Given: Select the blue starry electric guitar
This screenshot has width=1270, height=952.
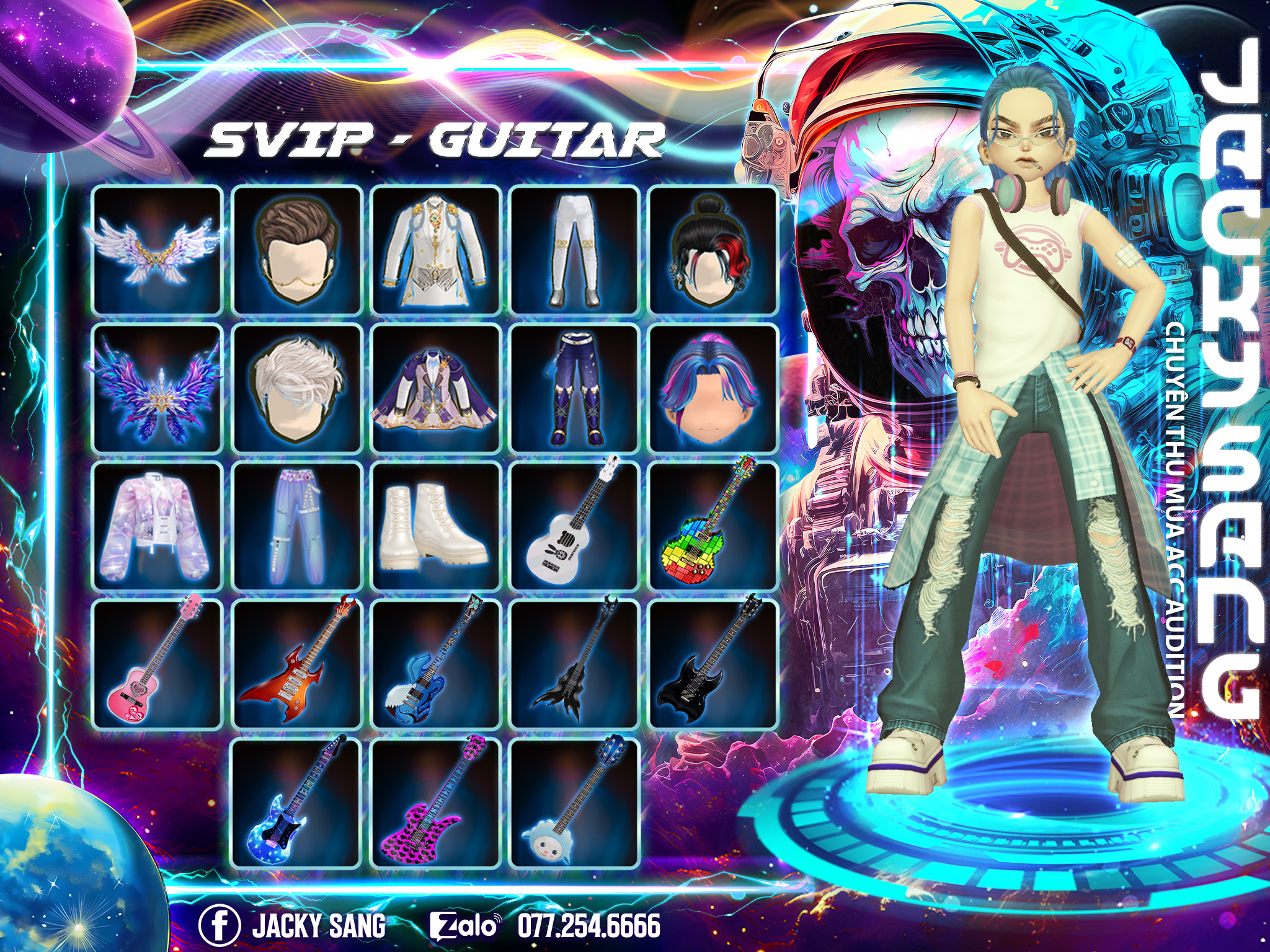Looking at the screenshot, I should tap(296, 803).
